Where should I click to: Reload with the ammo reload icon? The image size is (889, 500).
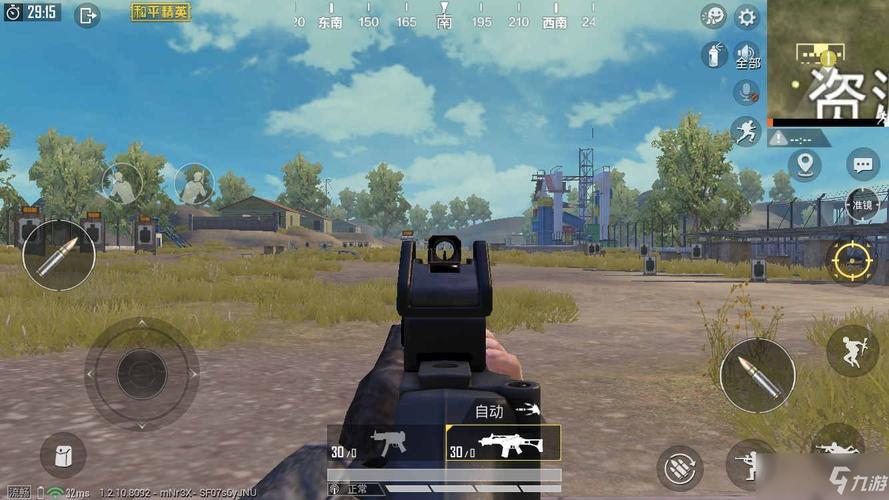coord(680,467)
